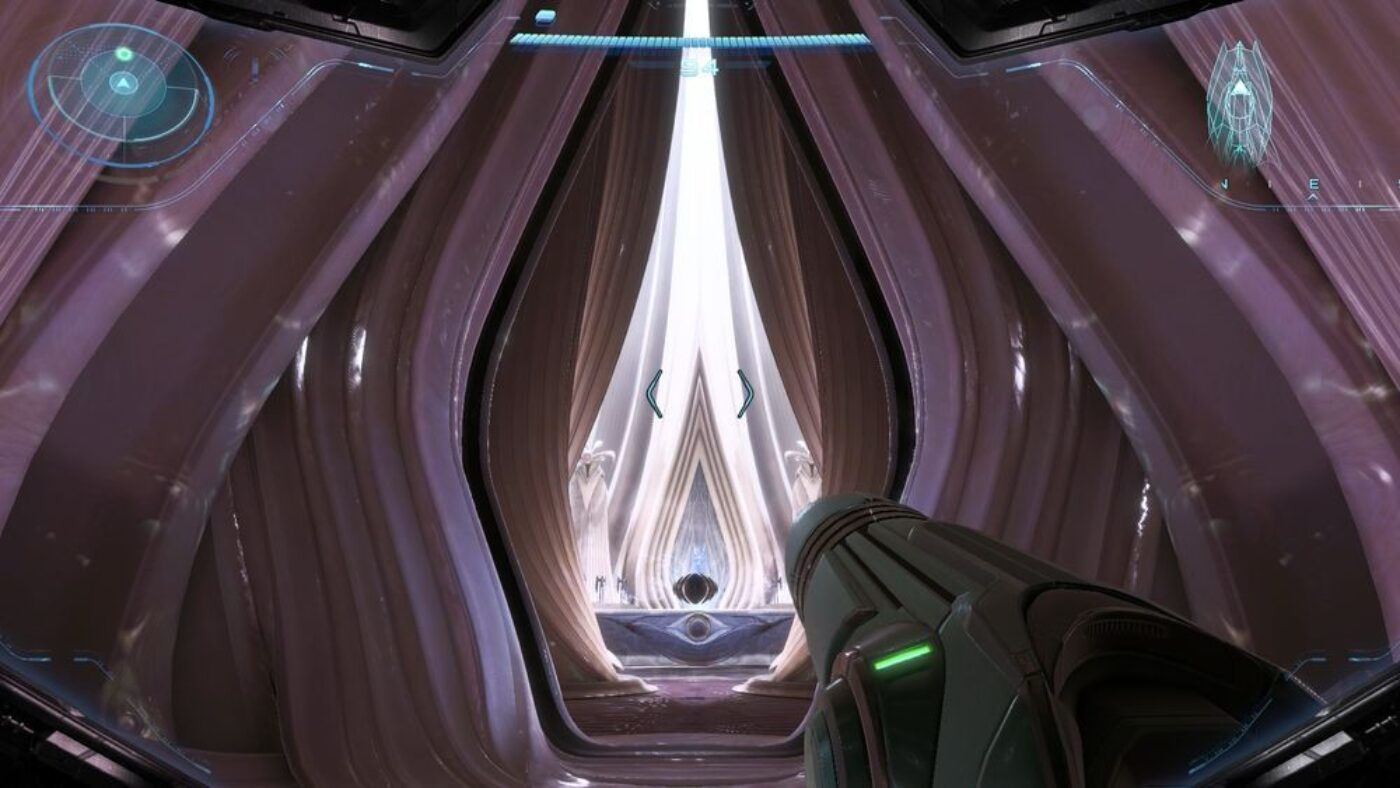
Task: Open the caret marker below the E heading
Action: (1312, 196)
